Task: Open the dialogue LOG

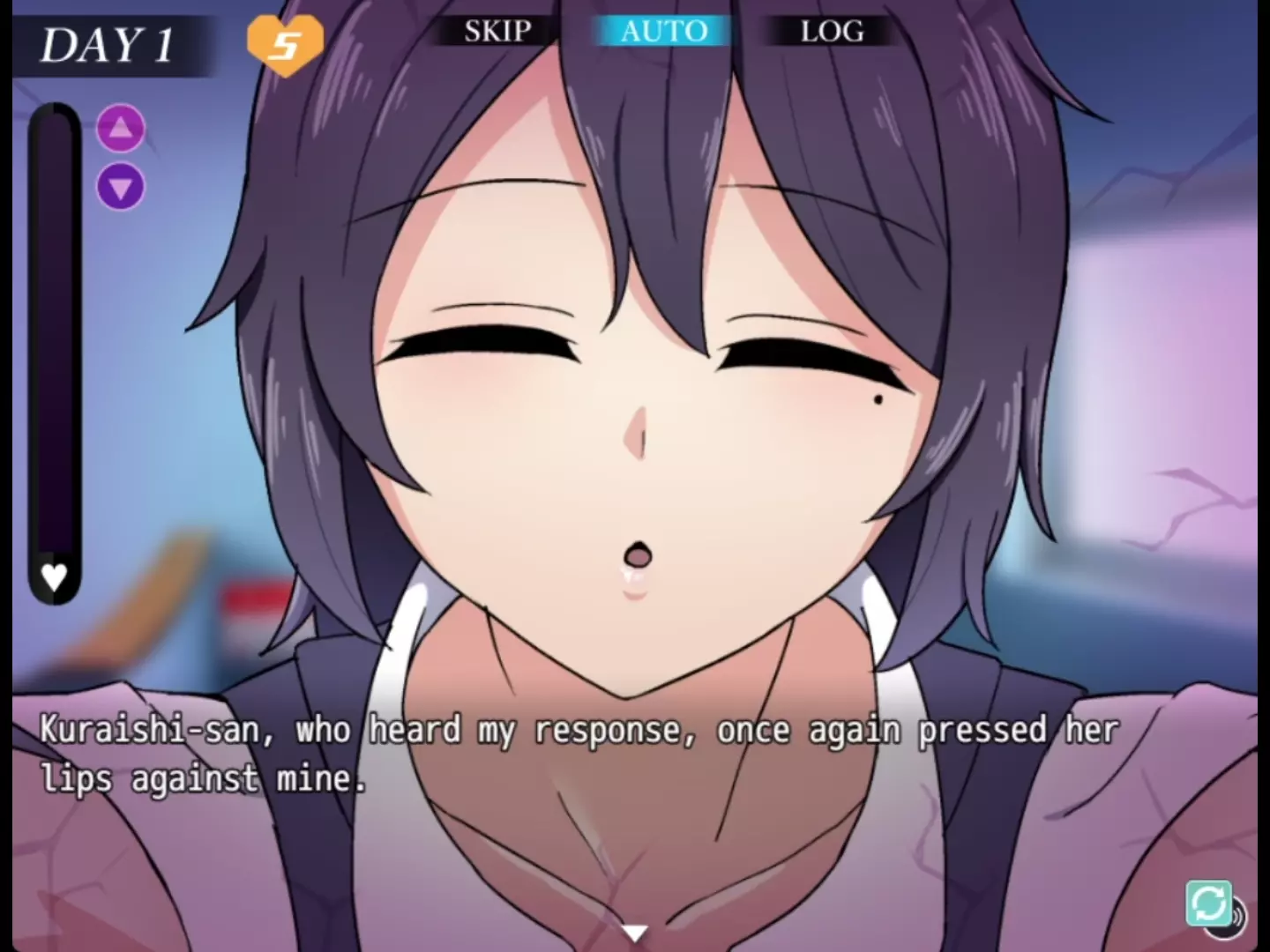Action: [831, 32]
